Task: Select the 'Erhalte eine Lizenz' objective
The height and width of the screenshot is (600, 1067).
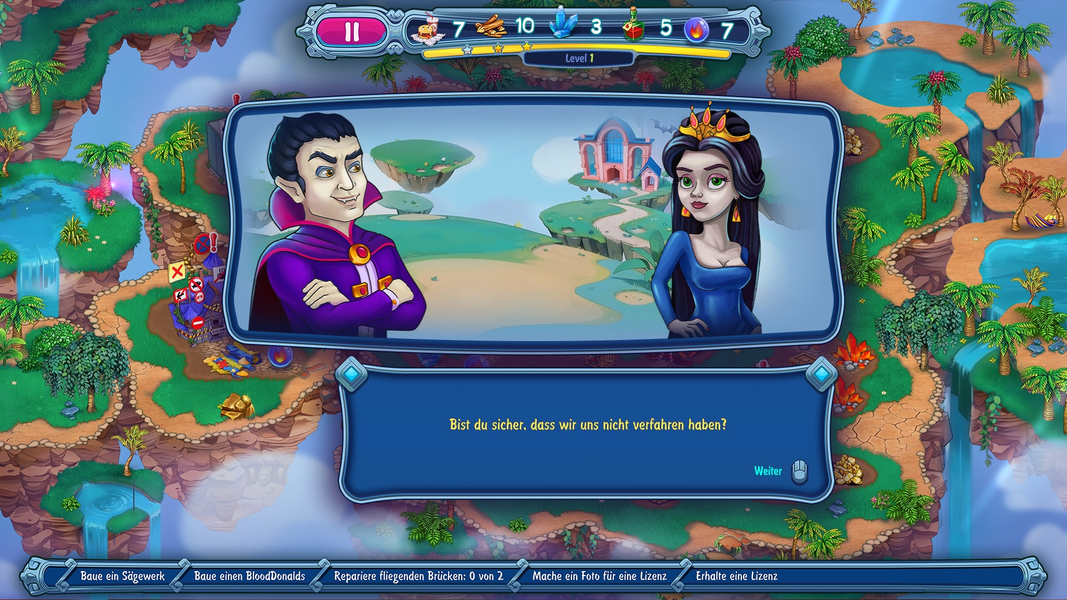Action: click(x=736, y=576)
